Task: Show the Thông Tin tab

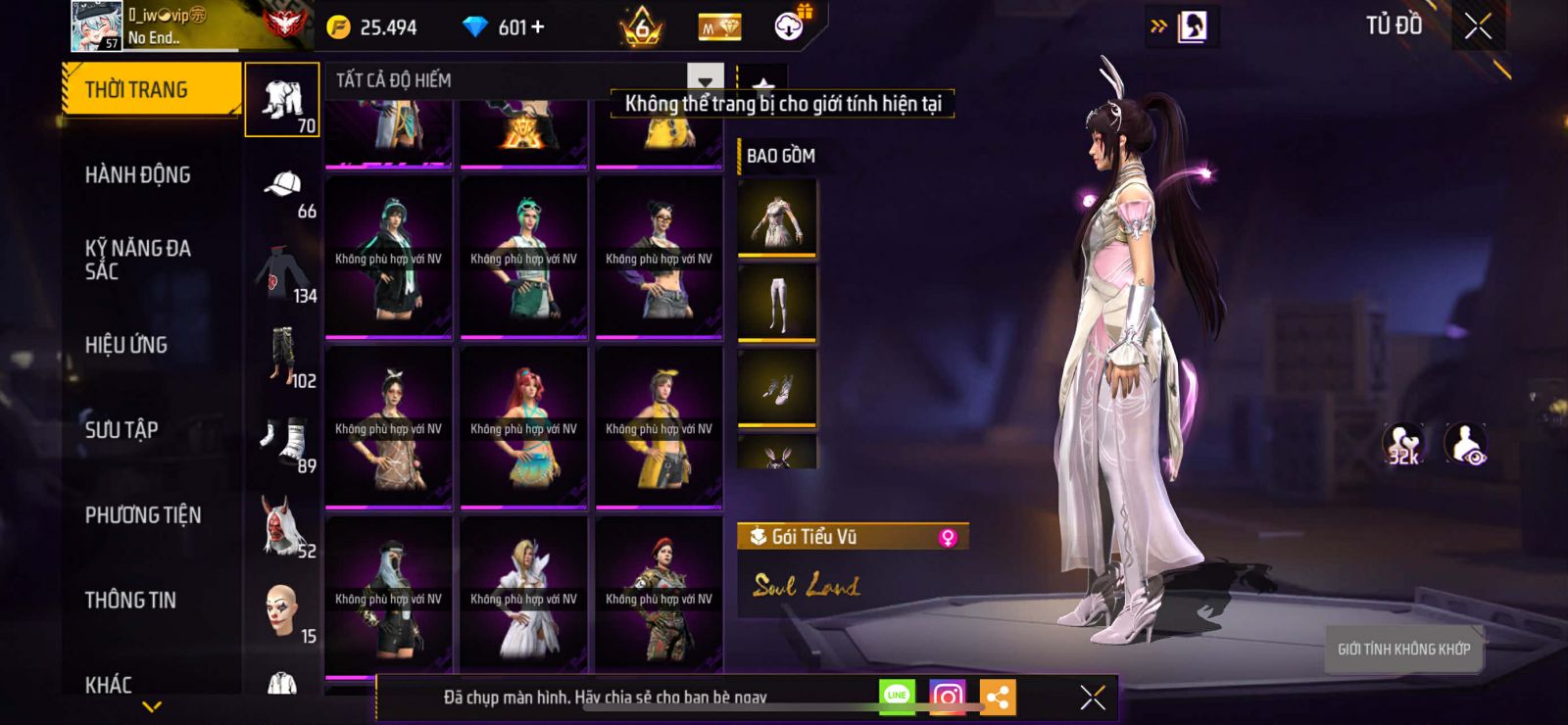Action: (x=130, y=601)
